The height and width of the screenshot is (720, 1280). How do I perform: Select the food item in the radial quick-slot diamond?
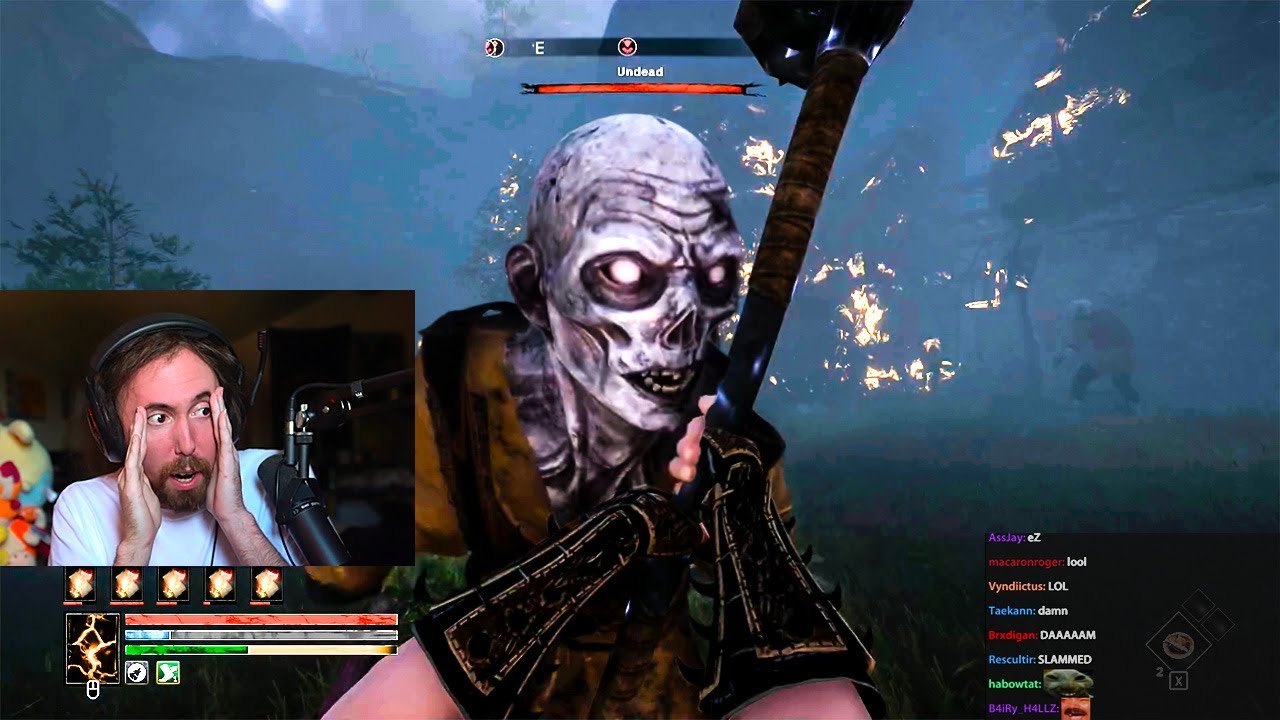pos(1177,644)
